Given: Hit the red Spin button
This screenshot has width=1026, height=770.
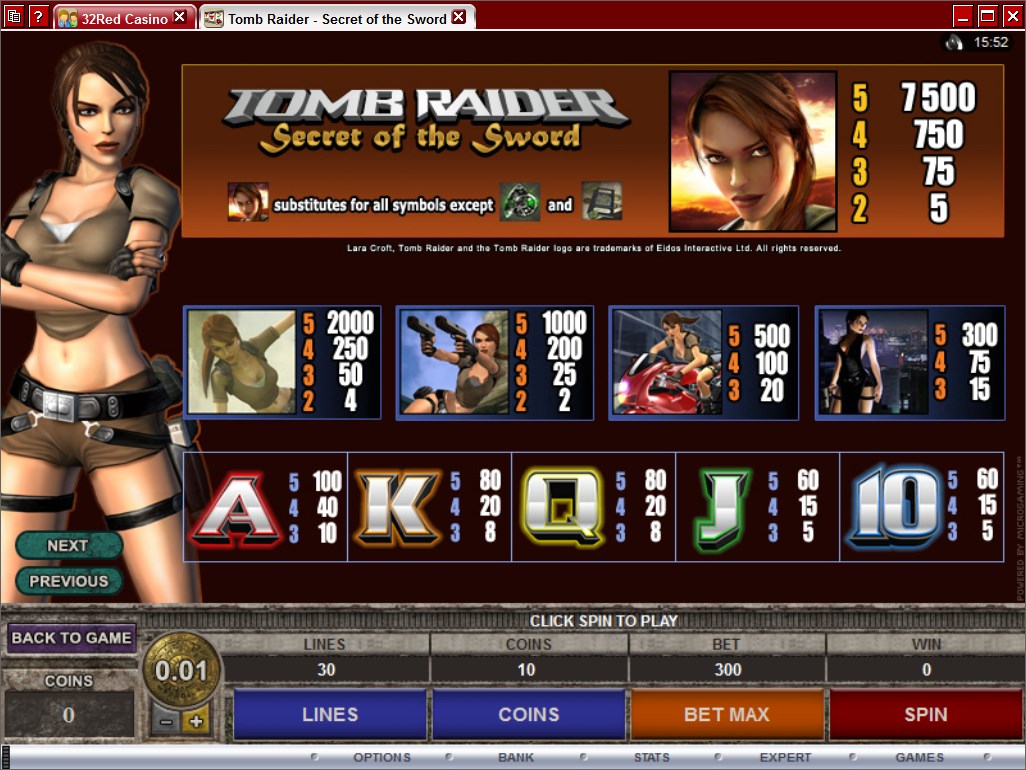Looking at the screenshot, I should tap(925, 714).
